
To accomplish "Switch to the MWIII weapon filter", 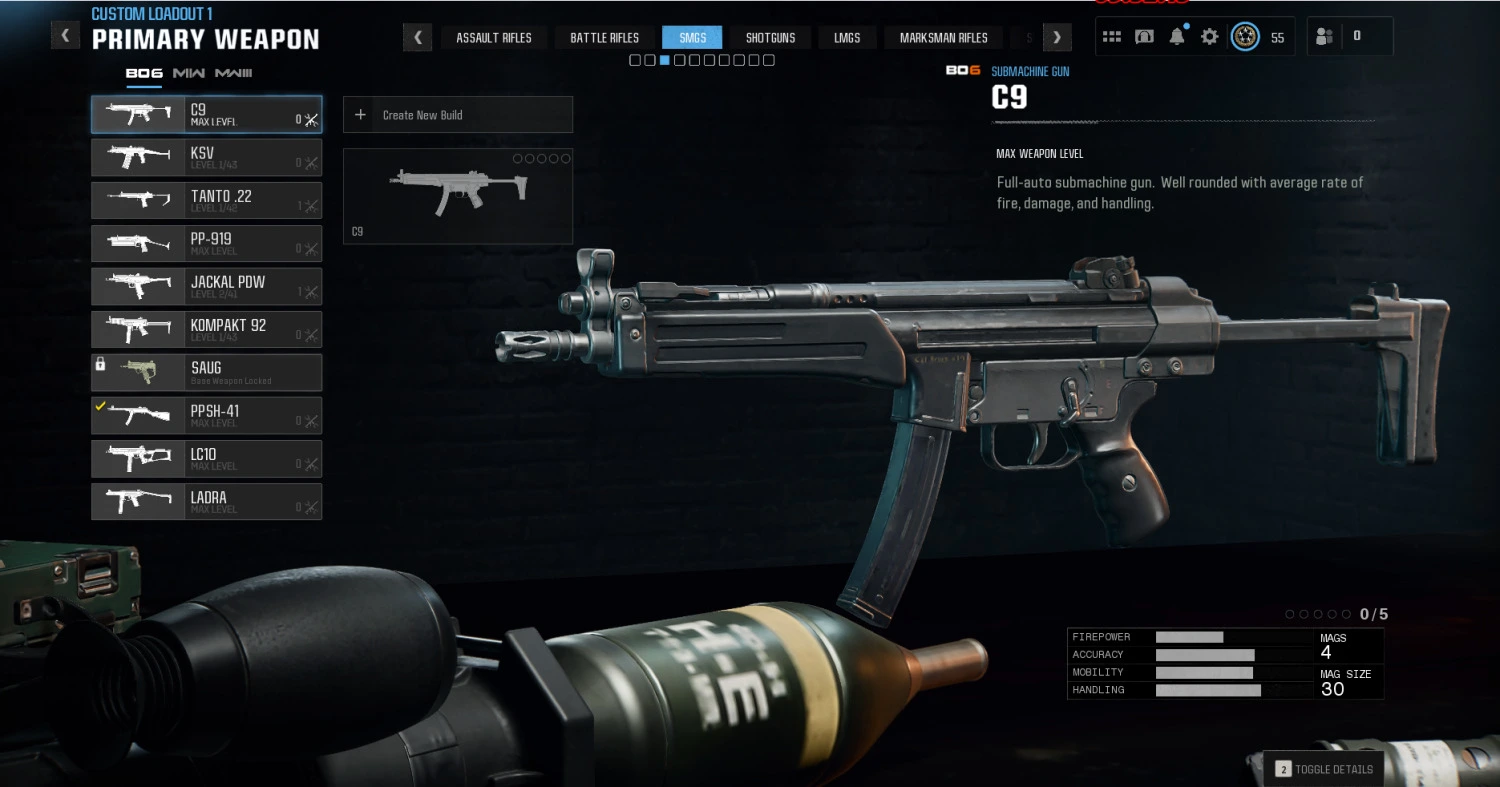I will pos(233,73).
